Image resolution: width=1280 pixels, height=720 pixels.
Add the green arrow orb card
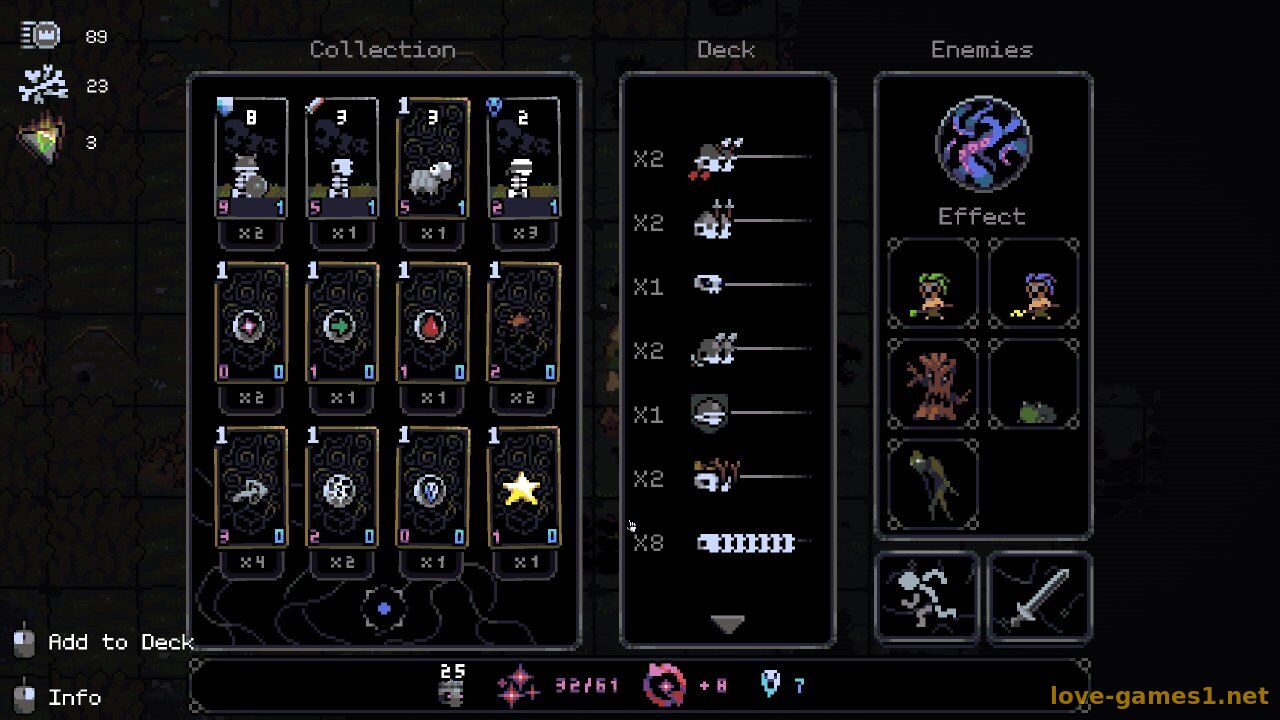(342, 324)
